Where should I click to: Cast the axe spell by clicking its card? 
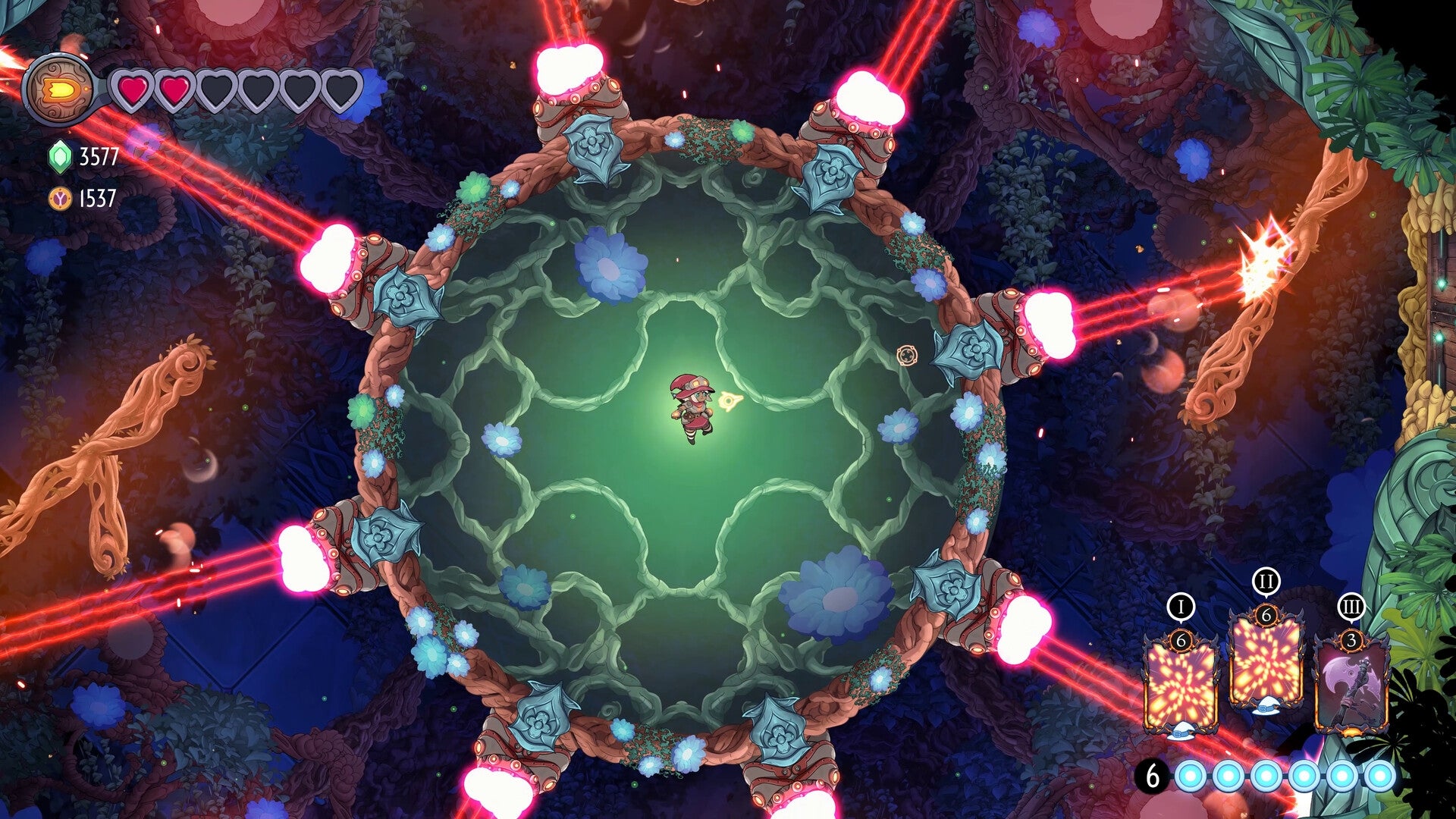click(1351, 686)
